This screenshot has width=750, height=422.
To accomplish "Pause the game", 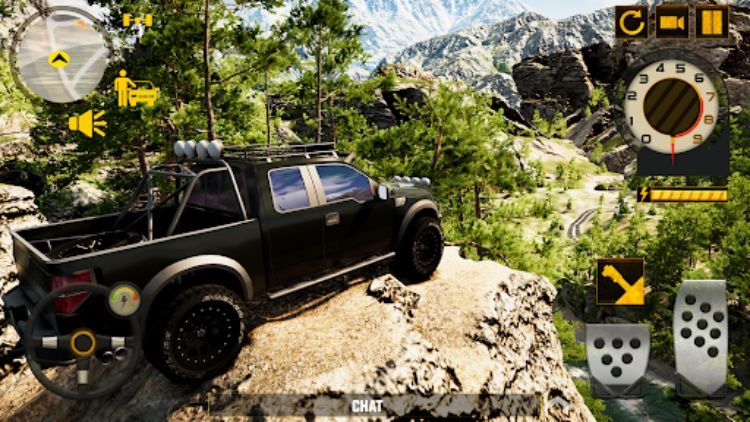I will click(712, 21).
